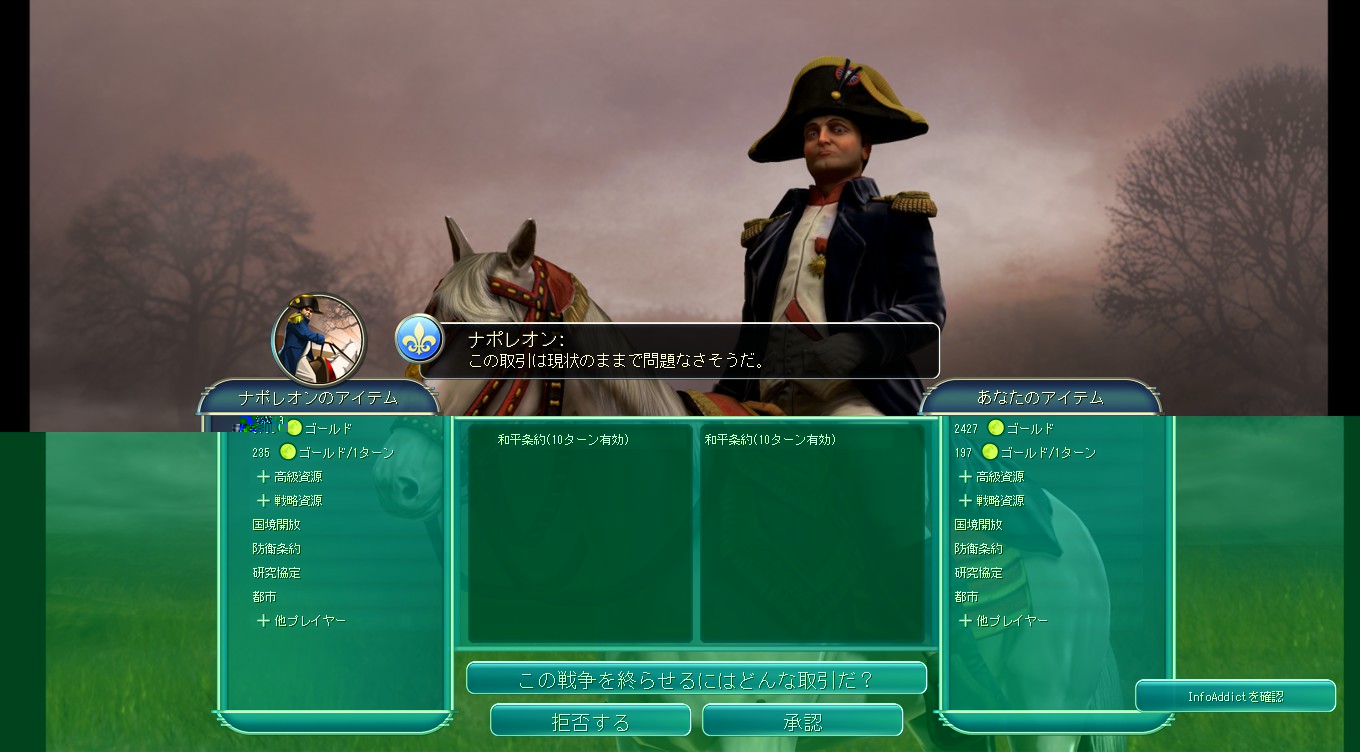This screenshot has width=1360, height=752.
Task: Select 都市 in Napoleon's item list
Action: click(265, 596)
